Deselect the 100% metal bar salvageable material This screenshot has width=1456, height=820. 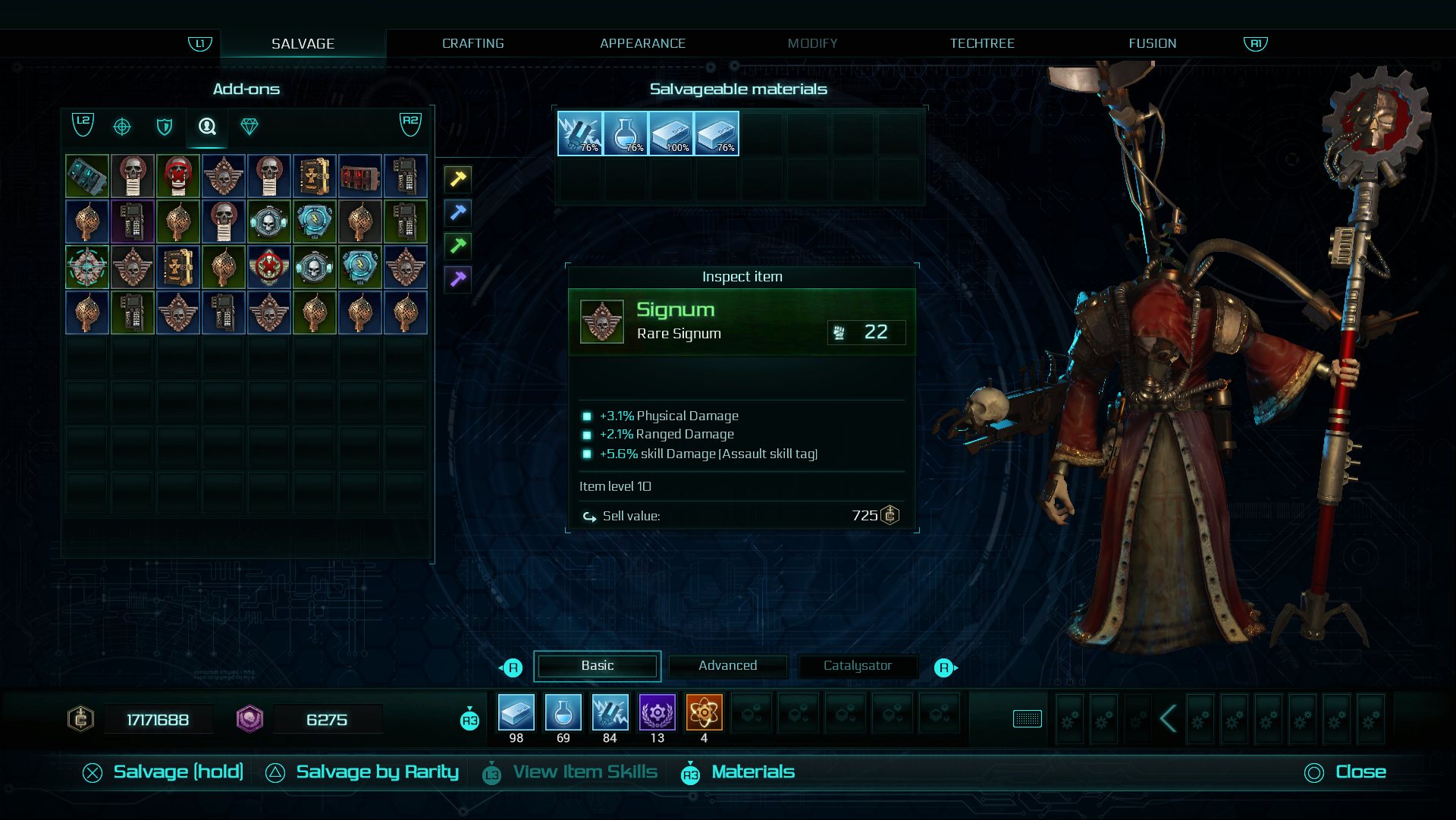click(671, 134)
